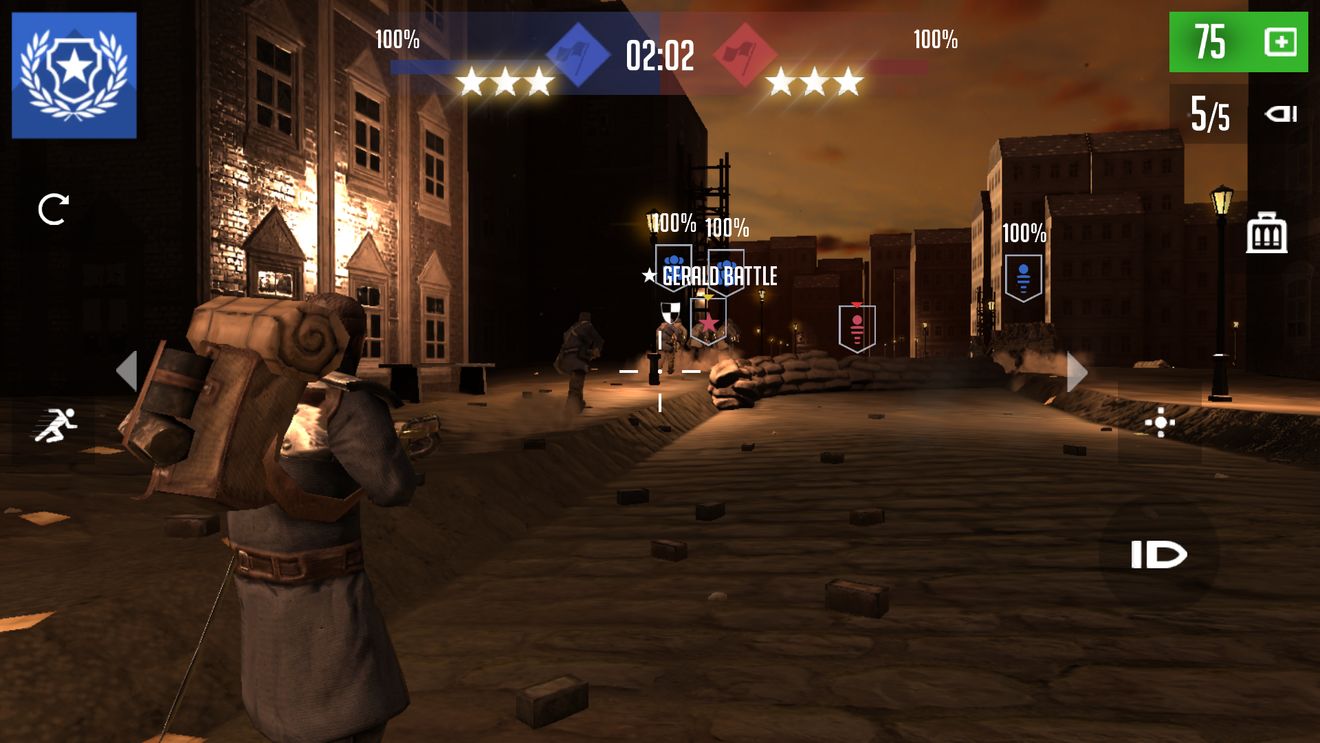Select the right arrow to switch soldier
This screenshot has width=1320, height=743.
tap(1077, 372)
